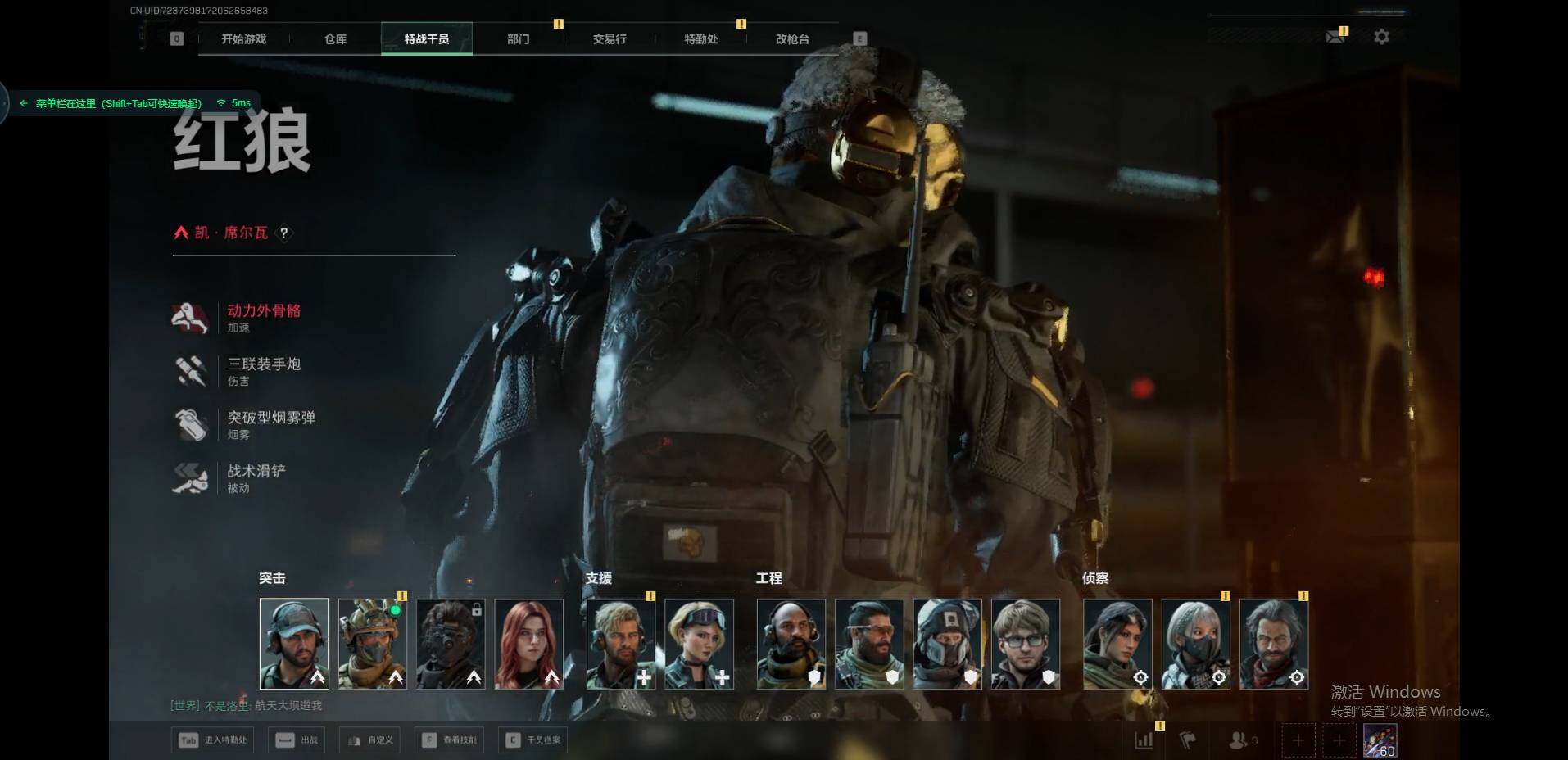
Task: Select the engineer operator wearing glasses
Action: tap(1026, 644)
